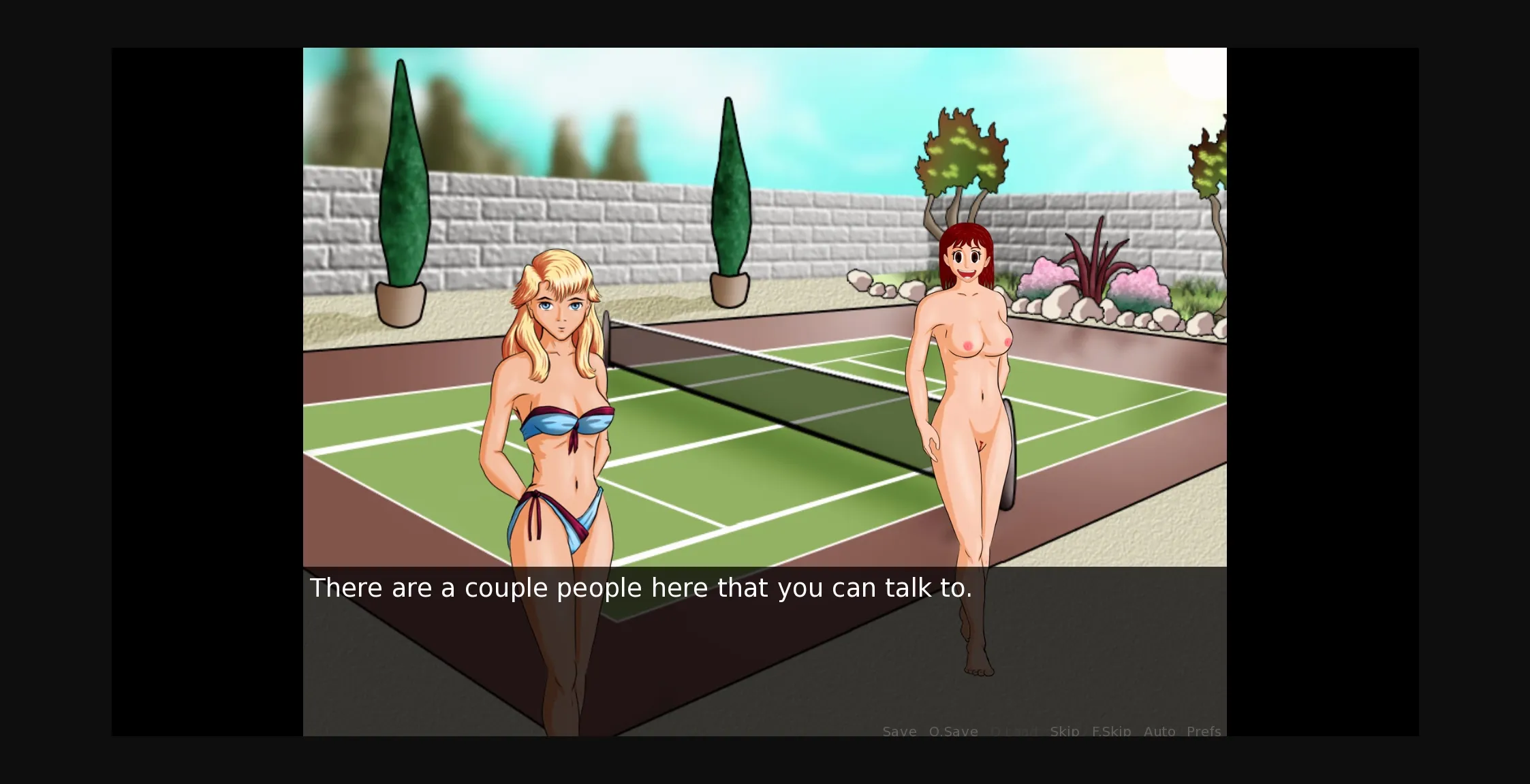Click Save in the quick menu
The image size is (1530, 784).
[x=899, y=731]
